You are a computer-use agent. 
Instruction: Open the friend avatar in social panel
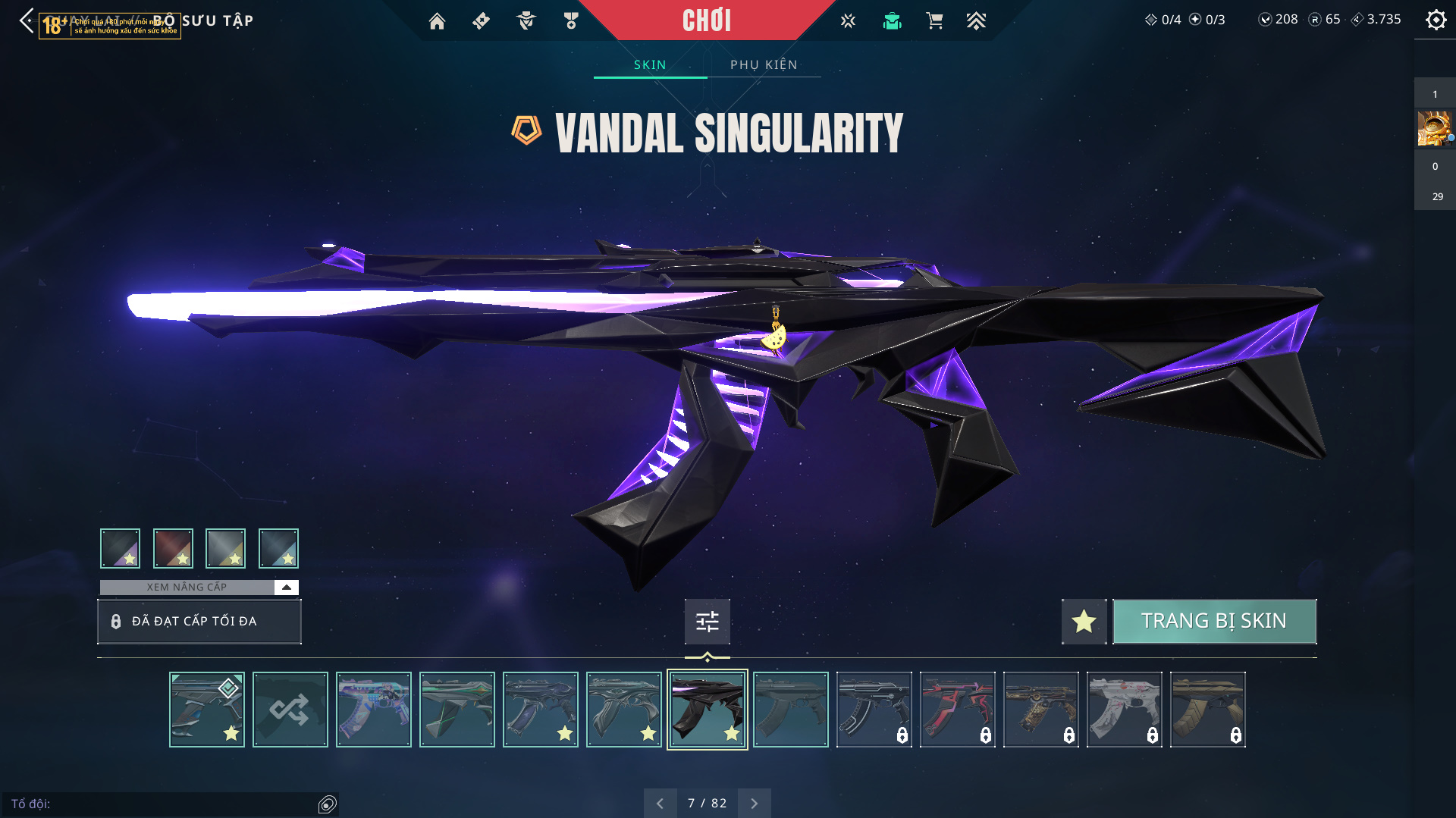(x=1434, y=128)
